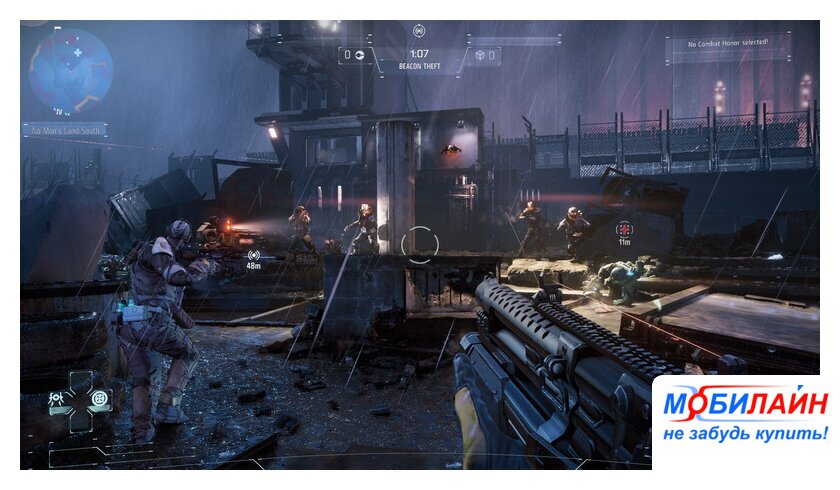Activate the circular cross ability slot
Image resolution: width=840 pixels, height=490 pixels.
(99, 398)
